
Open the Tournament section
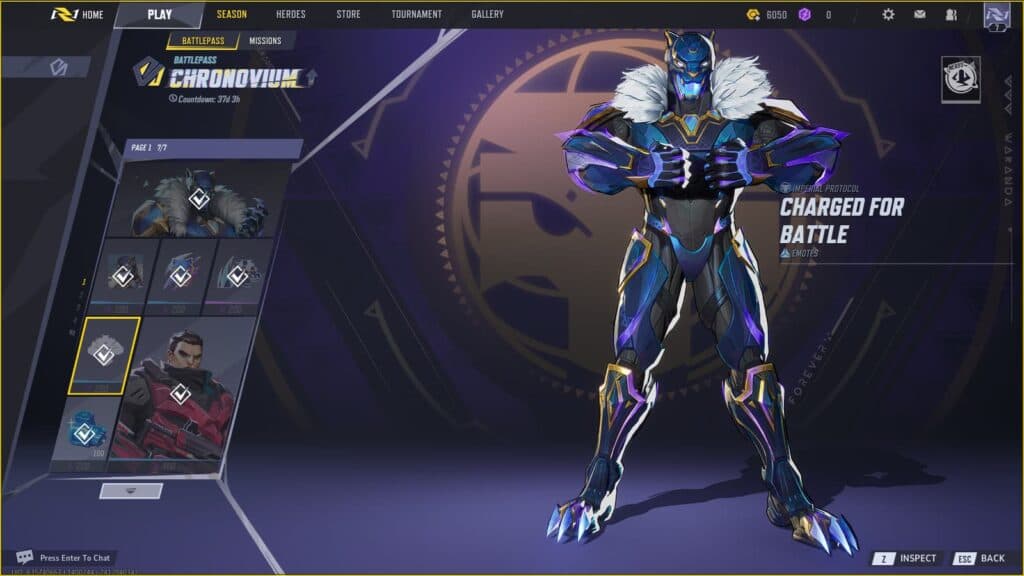[x=416, y=15]
